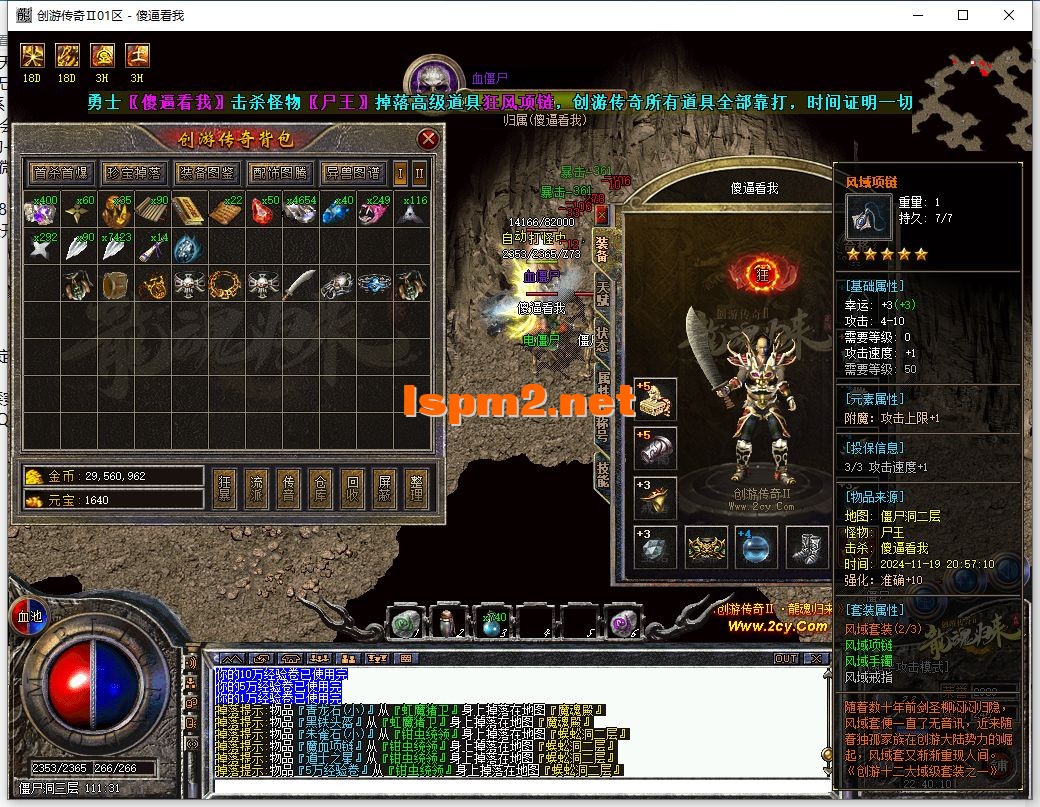The width and height of the screenshot is (1040, 807).
Task: Select the equipped blue orb slot
Action: (x=757, y=547)
